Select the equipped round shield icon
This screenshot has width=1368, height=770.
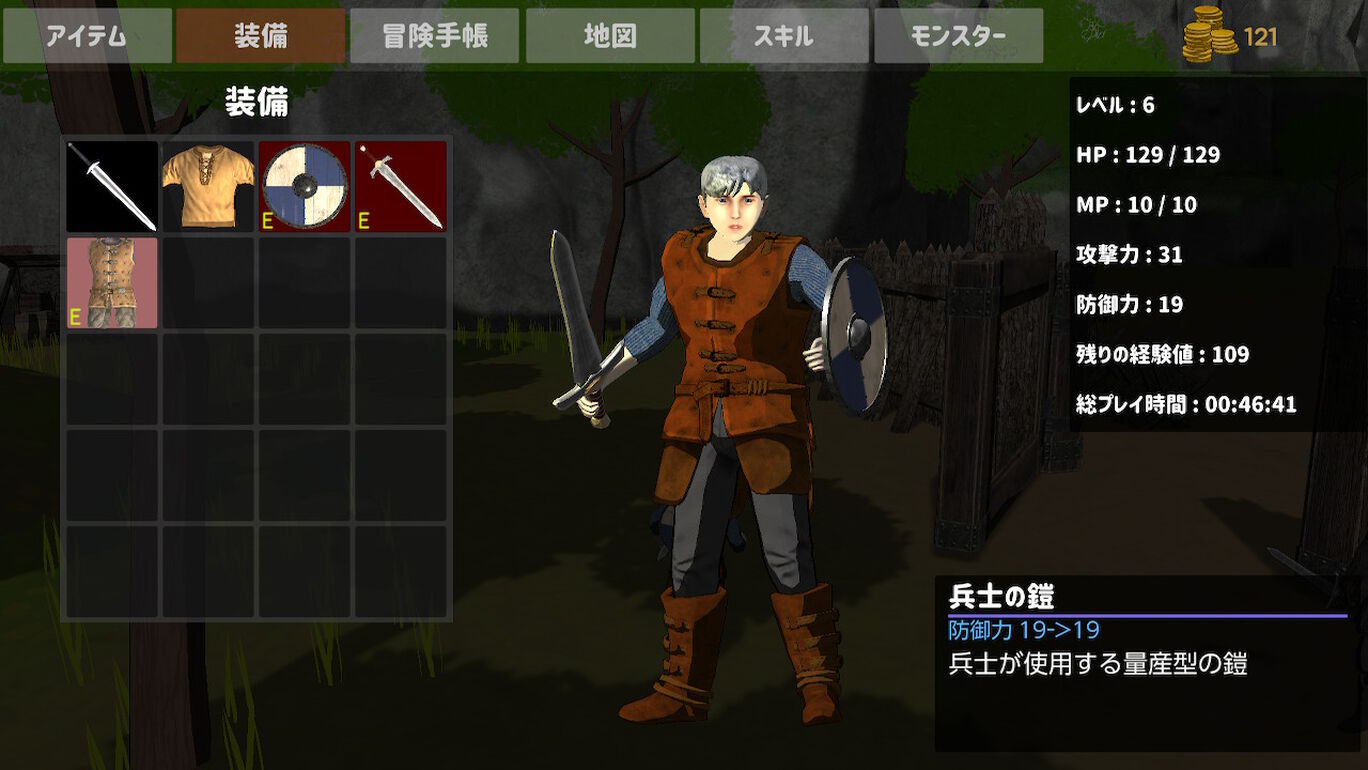click(x=305, y=186)
